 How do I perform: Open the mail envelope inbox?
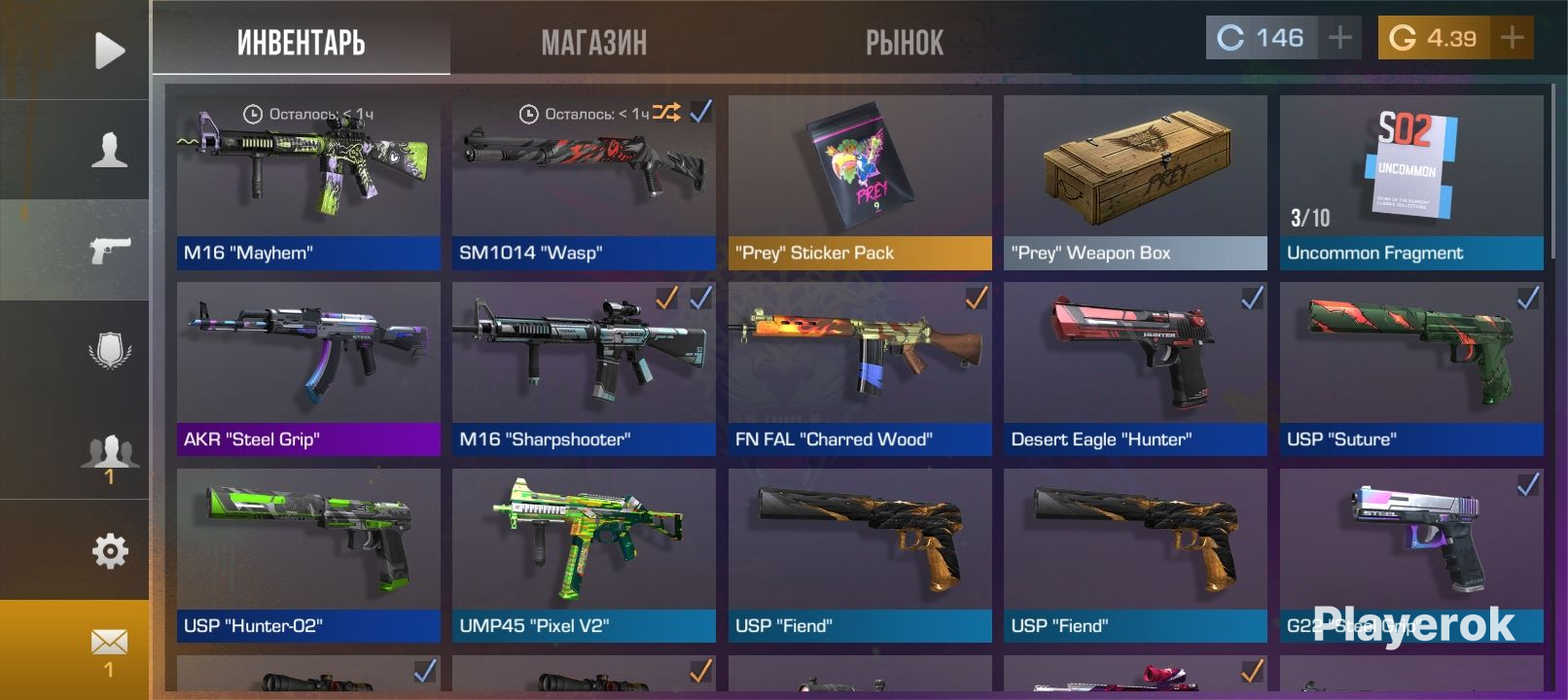point(109,647)
